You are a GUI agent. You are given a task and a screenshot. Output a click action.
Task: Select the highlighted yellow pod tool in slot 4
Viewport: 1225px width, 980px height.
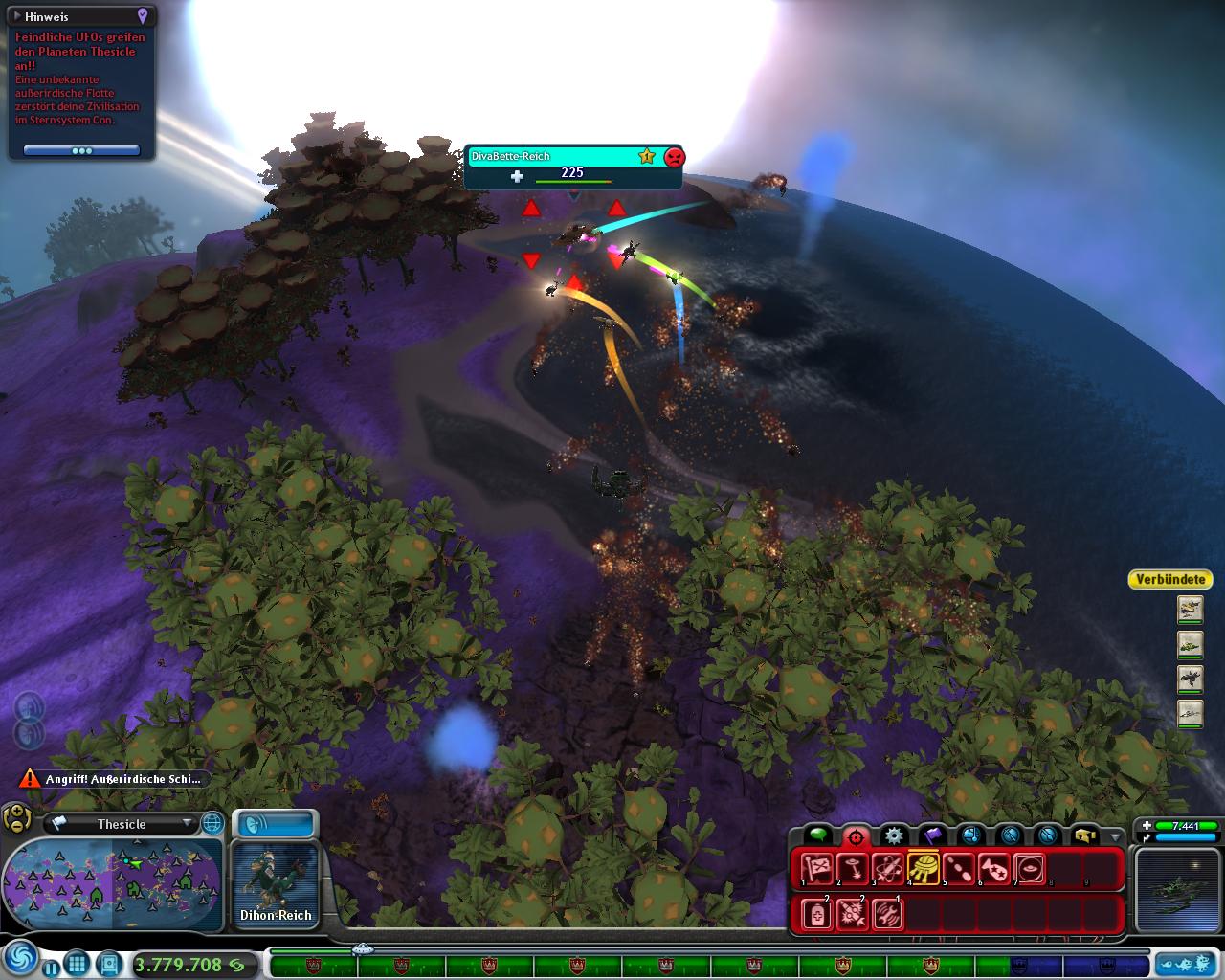coord(923,869)
